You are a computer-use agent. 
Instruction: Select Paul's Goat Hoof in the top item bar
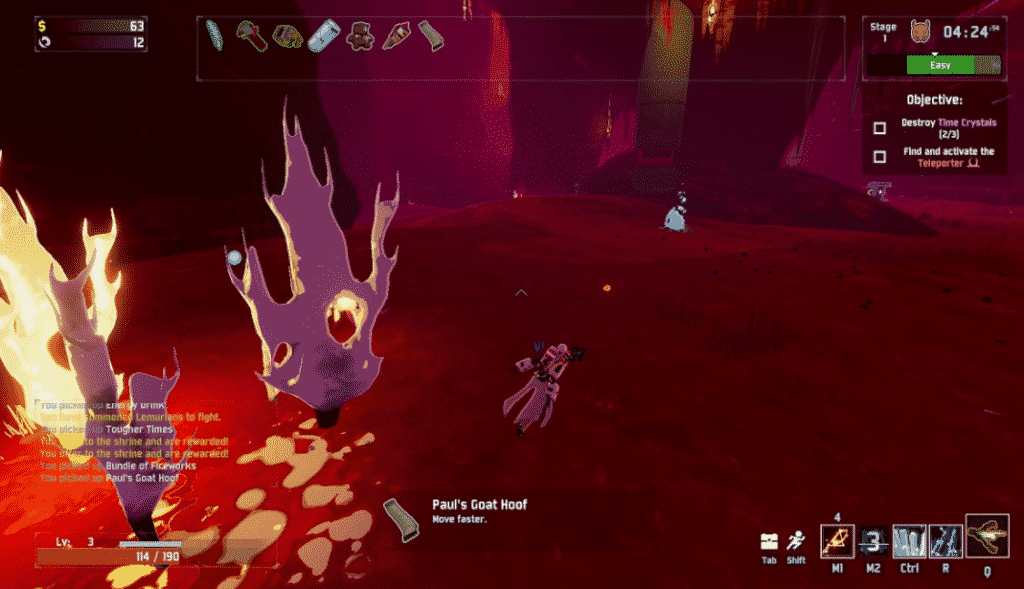[431, 36]
